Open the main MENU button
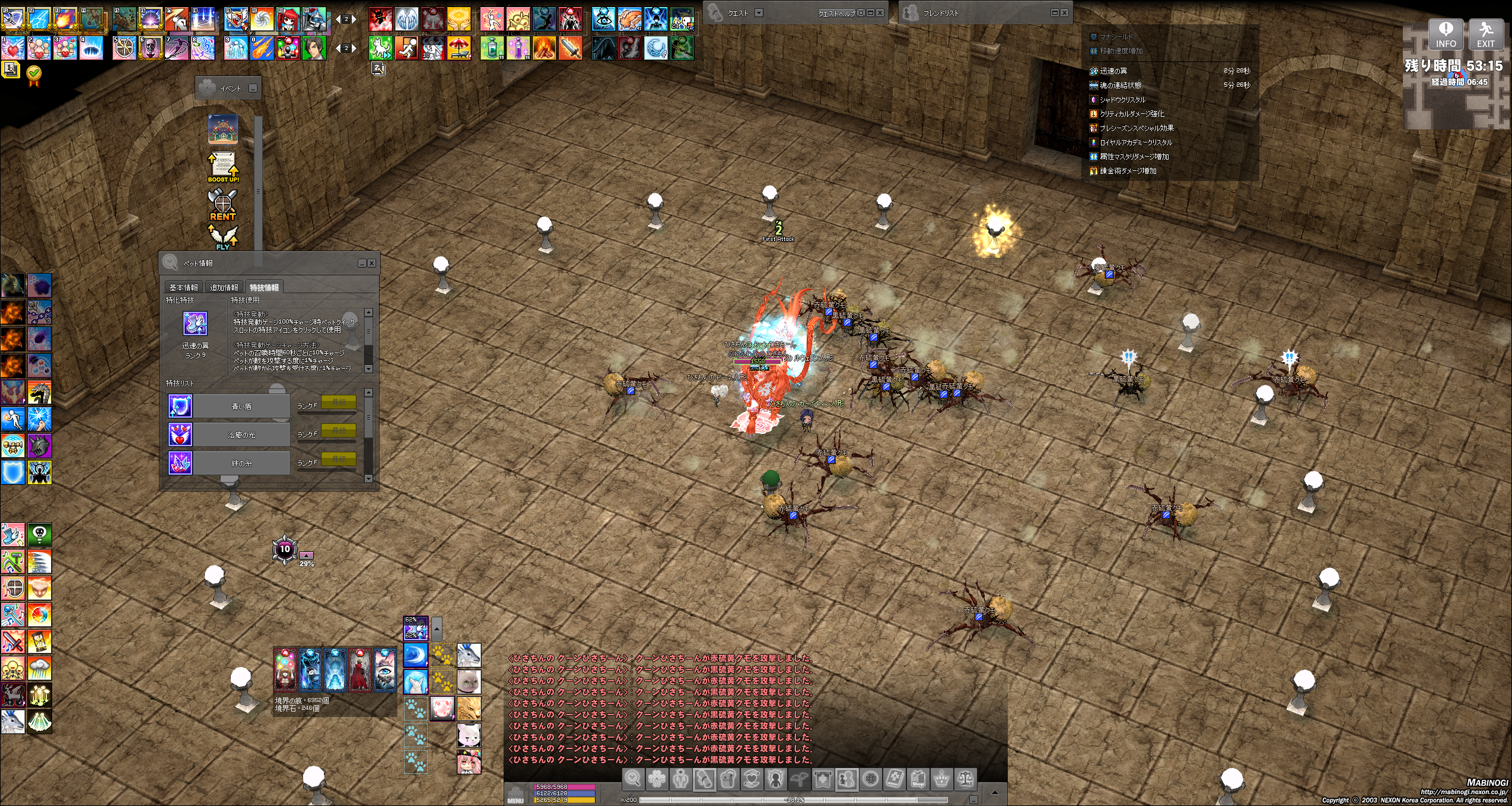This screenshot has height=806, width=1512. coord(515,794)
